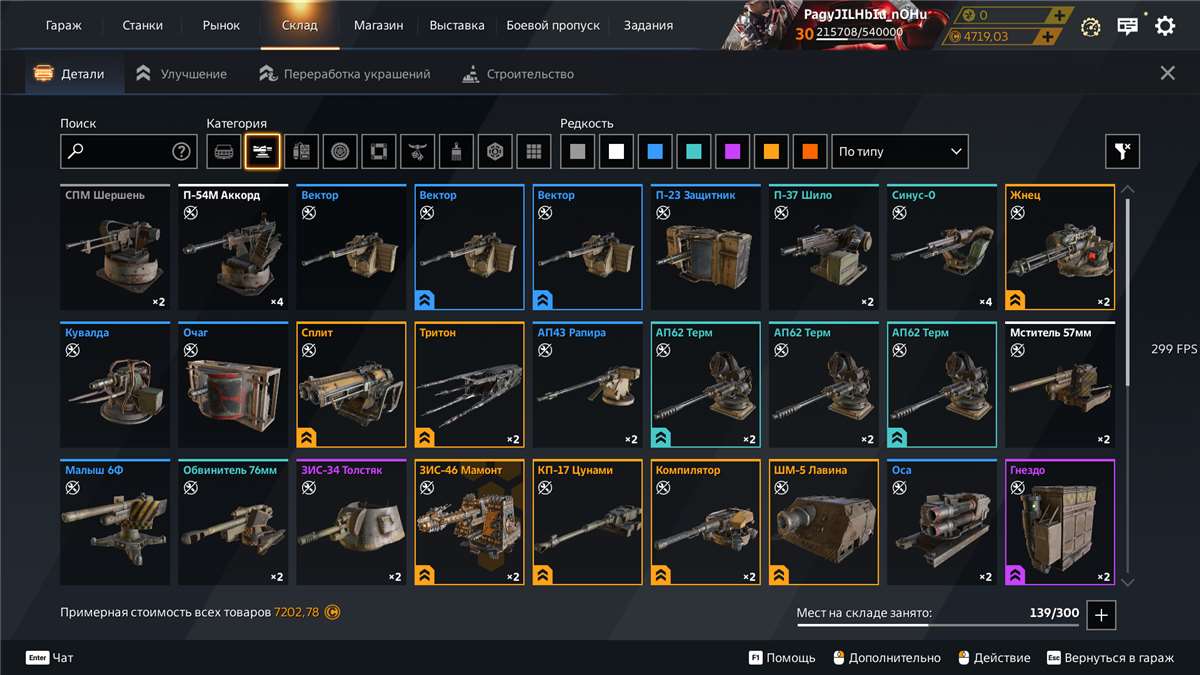Choose the Тритон weapon item
Image resolution: width=1200 pixels, height=675 pixels.
[470, 385]
